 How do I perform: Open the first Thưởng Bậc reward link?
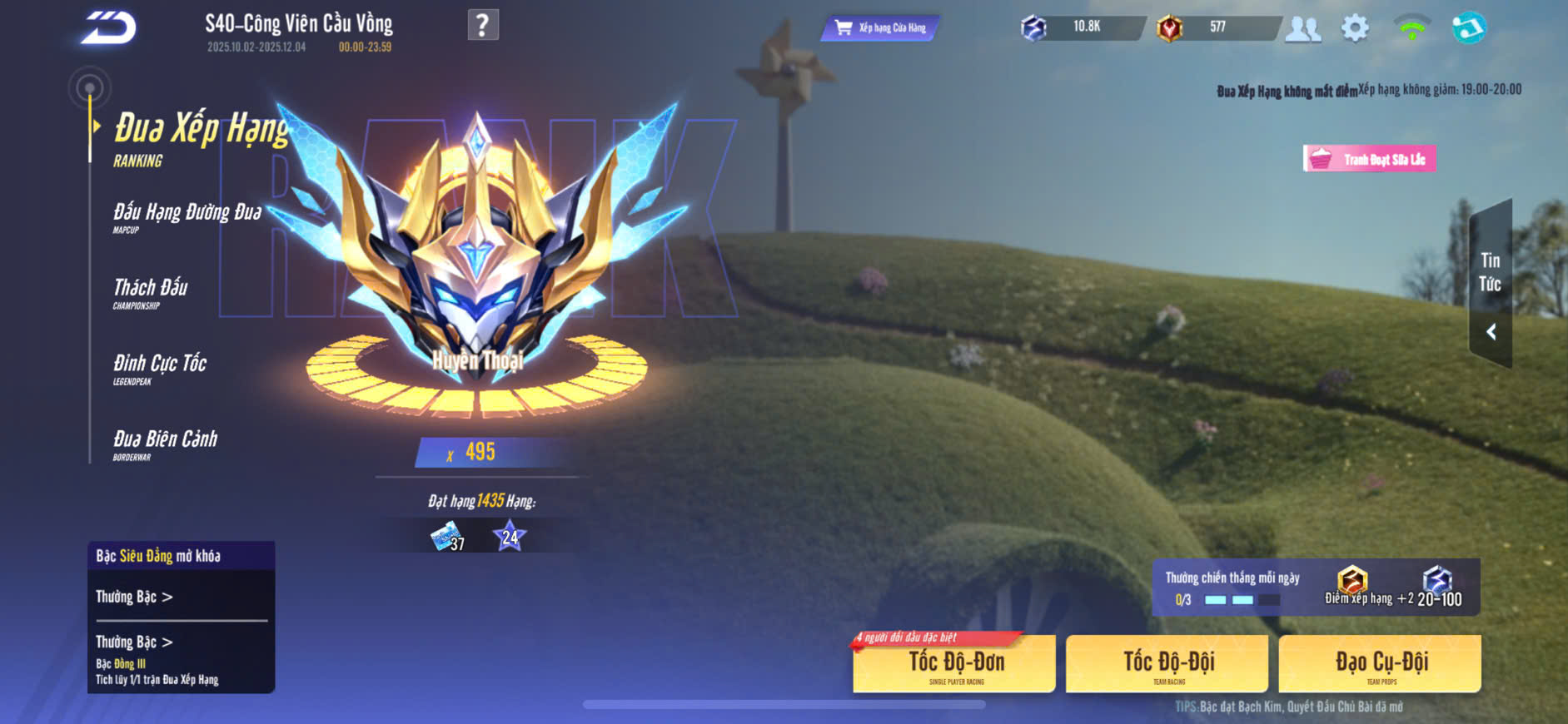134,597
